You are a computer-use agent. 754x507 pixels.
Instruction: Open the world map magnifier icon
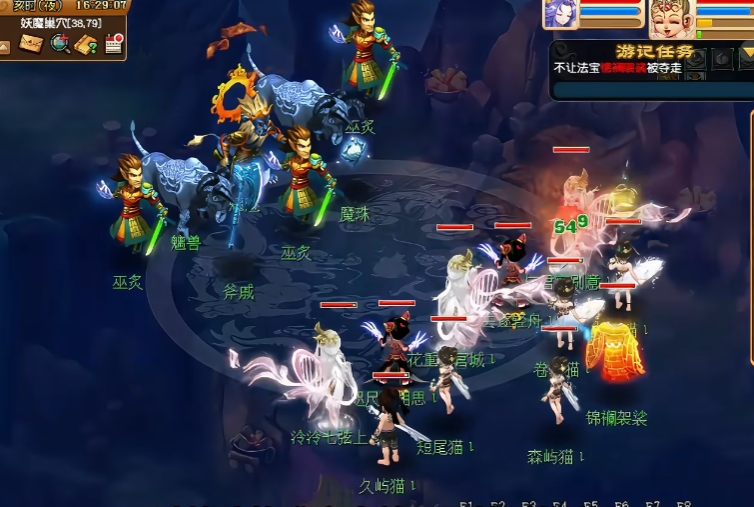tap(60, 43)
